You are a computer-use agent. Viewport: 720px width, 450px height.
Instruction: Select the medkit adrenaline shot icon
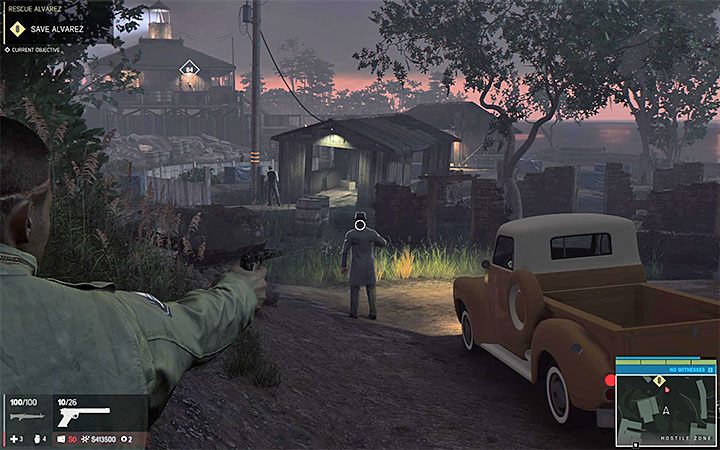point(12,439)
